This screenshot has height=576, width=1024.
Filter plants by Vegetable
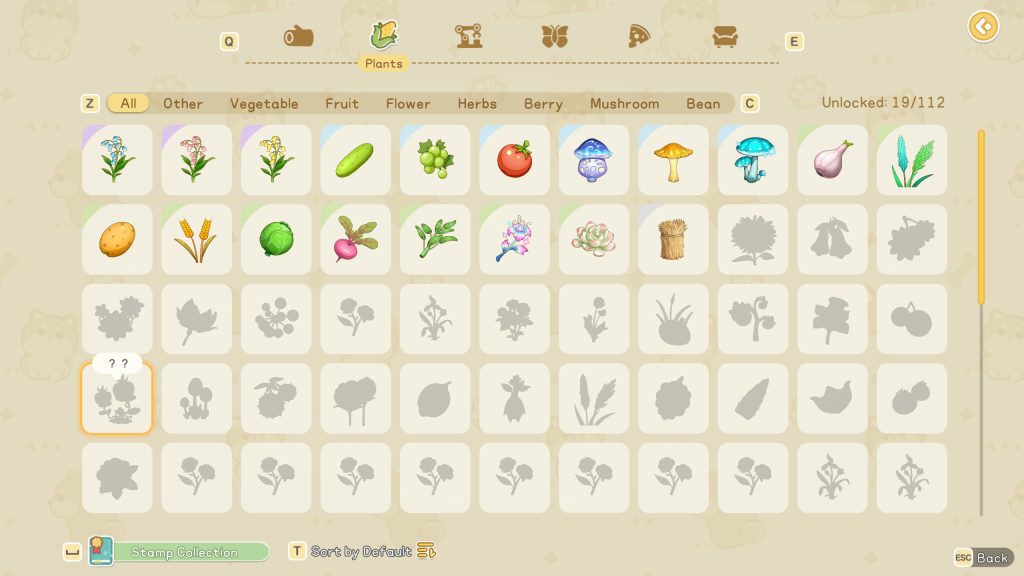tap(264, 103)
